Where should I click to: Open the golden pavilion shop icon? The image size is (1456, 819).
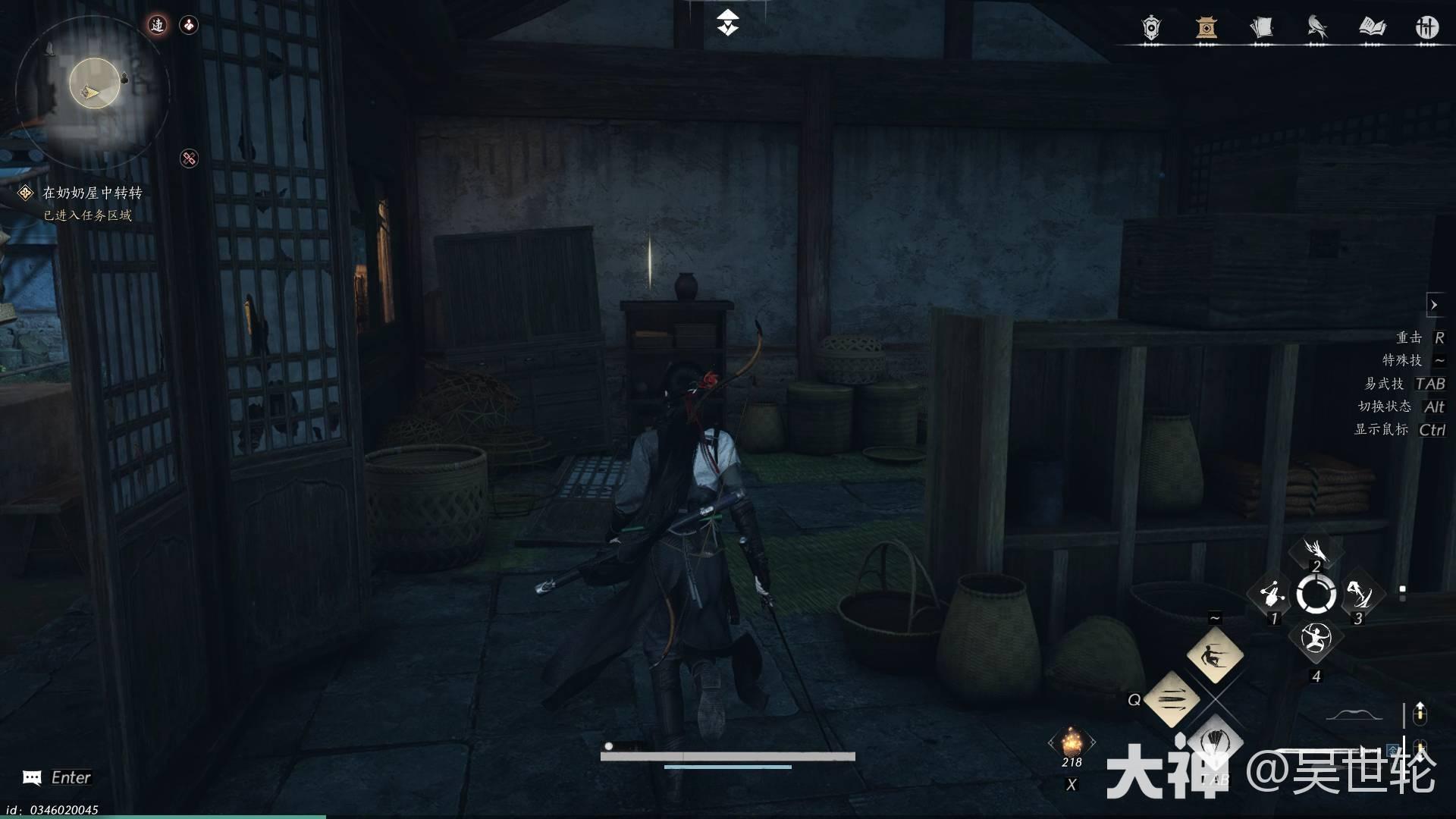pyautogui.click(x=1206, y=27)
